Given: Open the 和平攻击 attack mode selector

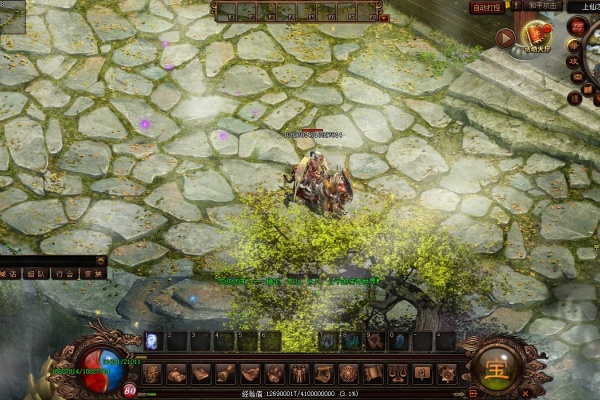Looking at the screenshot, I should point(541,6).
